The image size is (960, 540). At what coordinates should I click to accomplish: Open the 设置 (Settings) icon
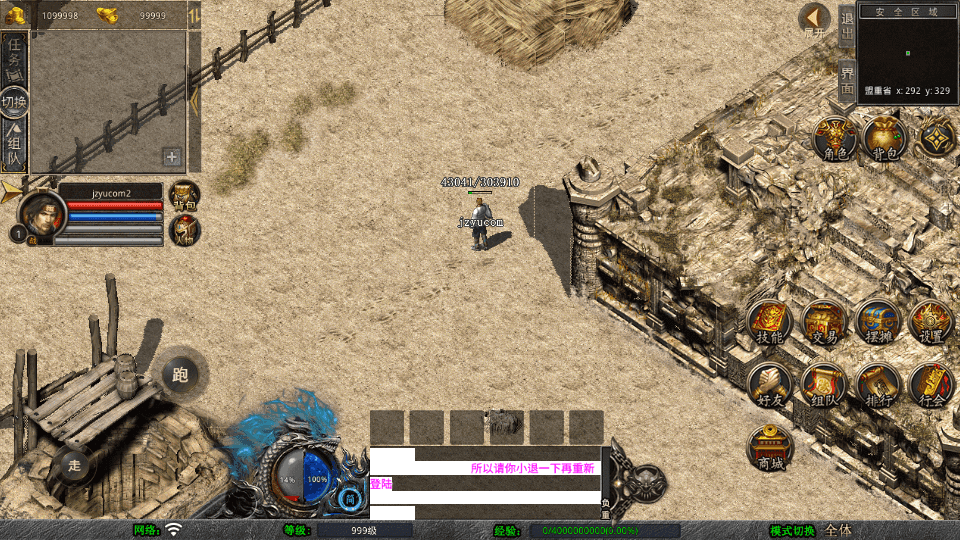click(931, 324)
